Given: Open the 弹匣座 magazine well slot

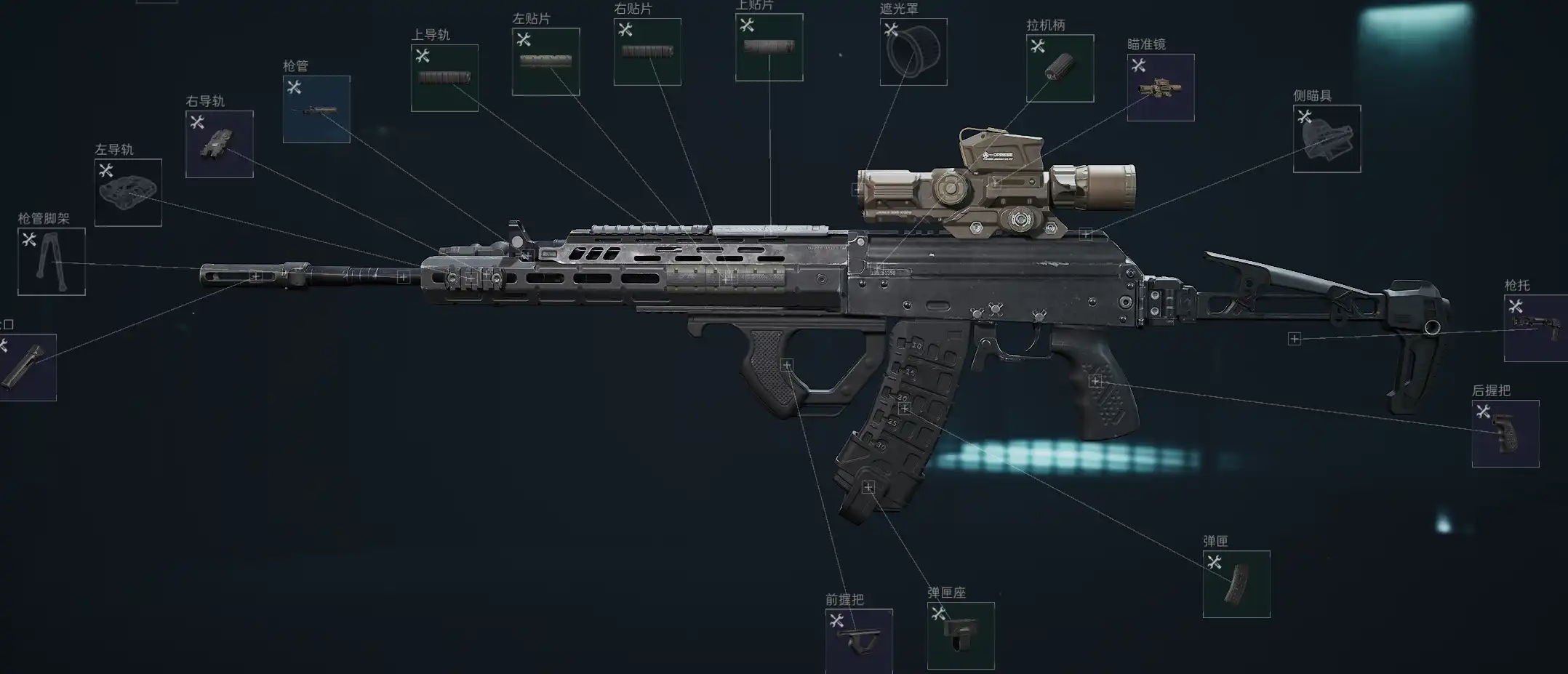Looking at the screenshot, I should pos(961,635).
